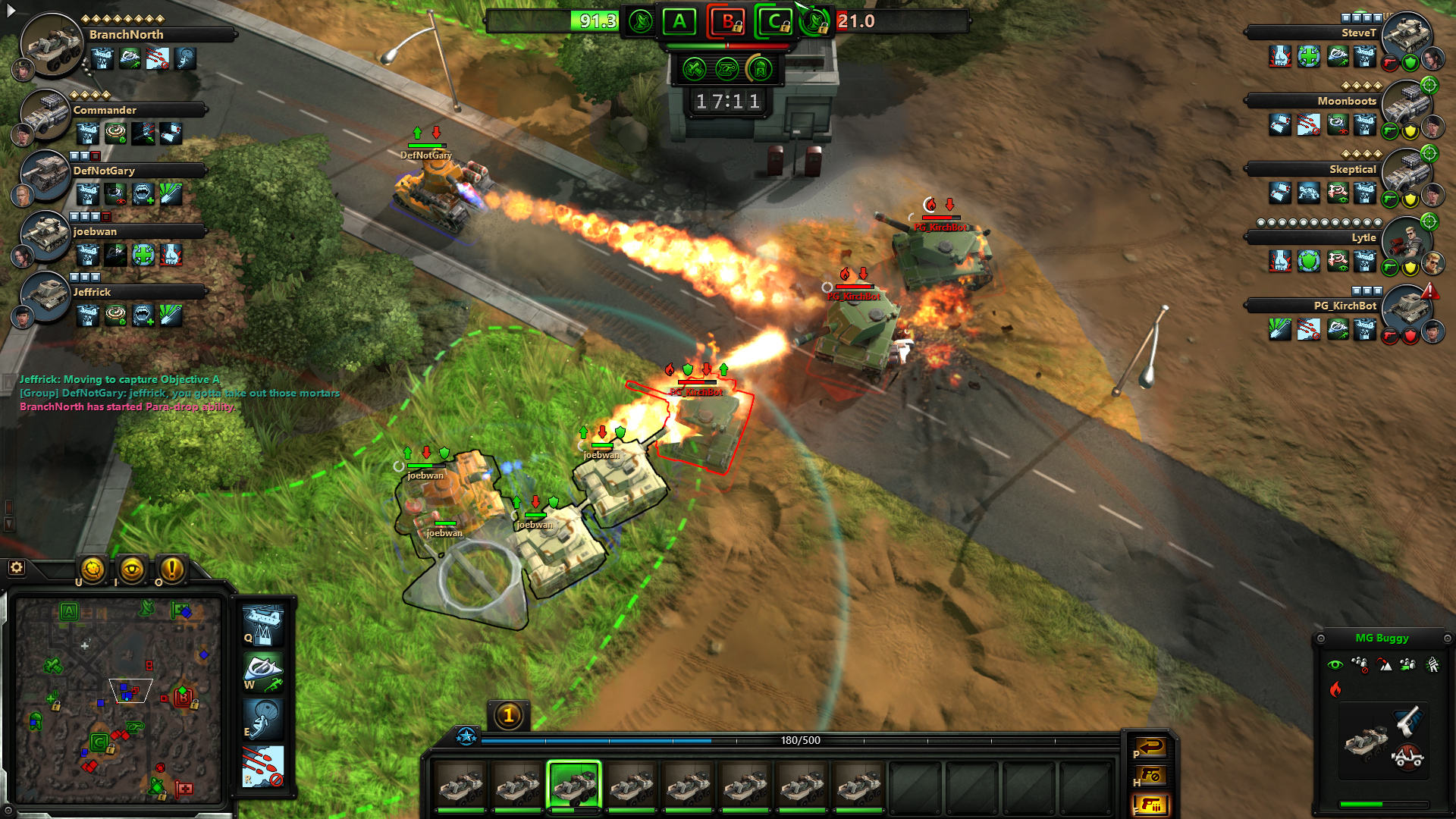
Task: Select control group 1 tab
Action: pyautogui.click(x=509, y=715)
